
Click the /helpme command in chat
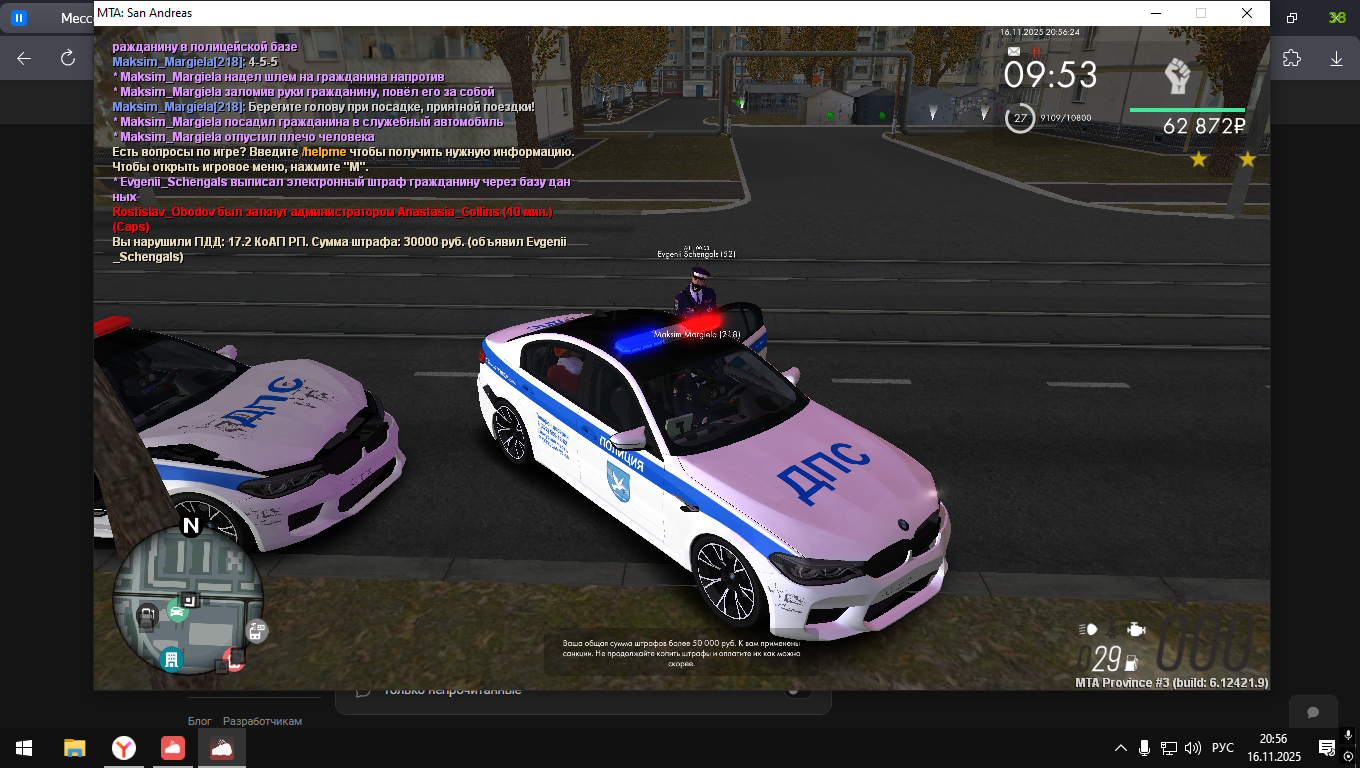pyautogui.click(x=325, y=151)
